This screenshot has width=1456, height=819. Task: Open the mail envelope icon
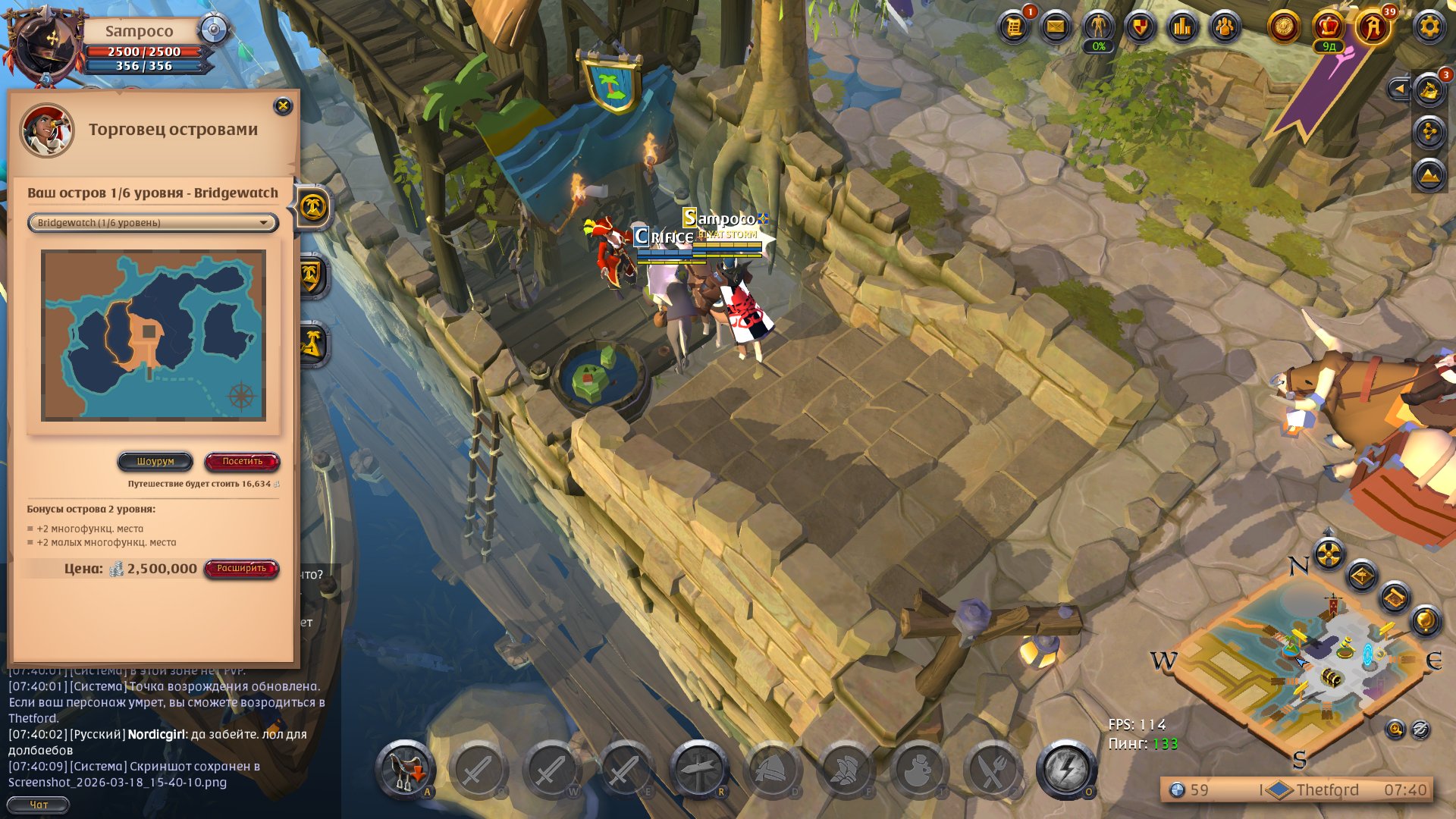point(1055,27)
